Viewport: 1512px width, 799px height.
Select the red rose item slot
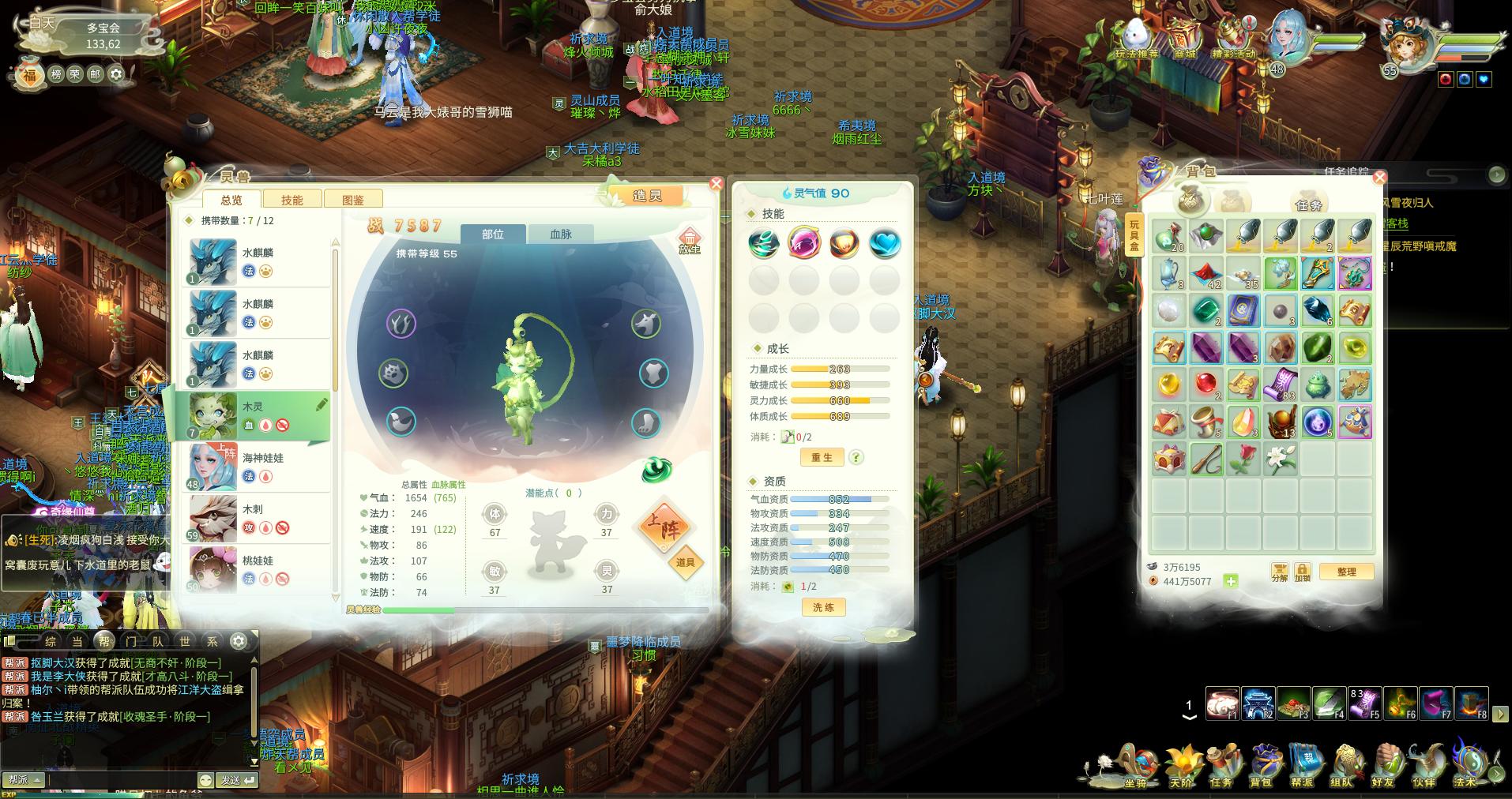tap(1243, 459)
